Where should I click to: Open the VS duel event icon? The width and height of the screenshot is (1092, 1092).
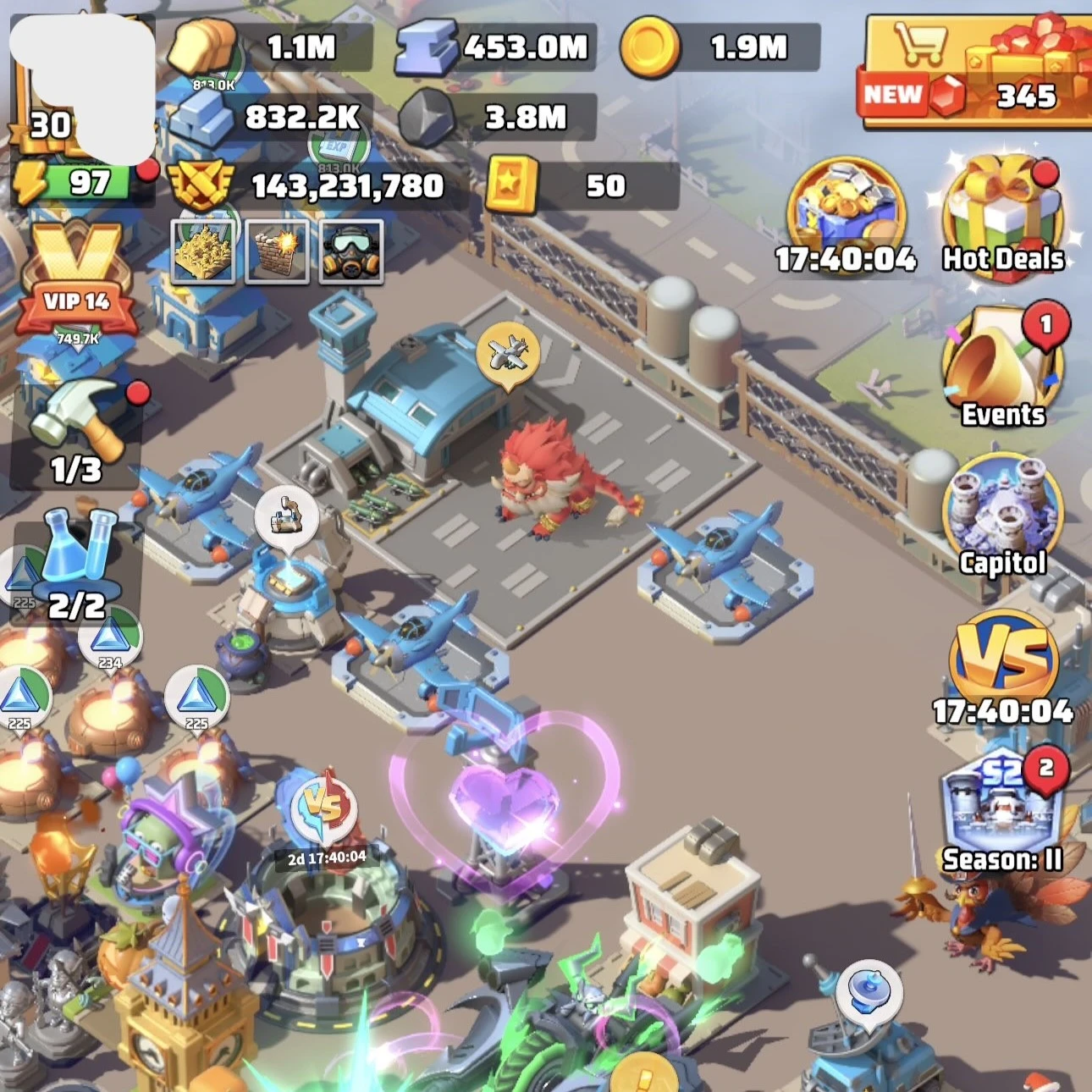click(x=1003, y=669)
